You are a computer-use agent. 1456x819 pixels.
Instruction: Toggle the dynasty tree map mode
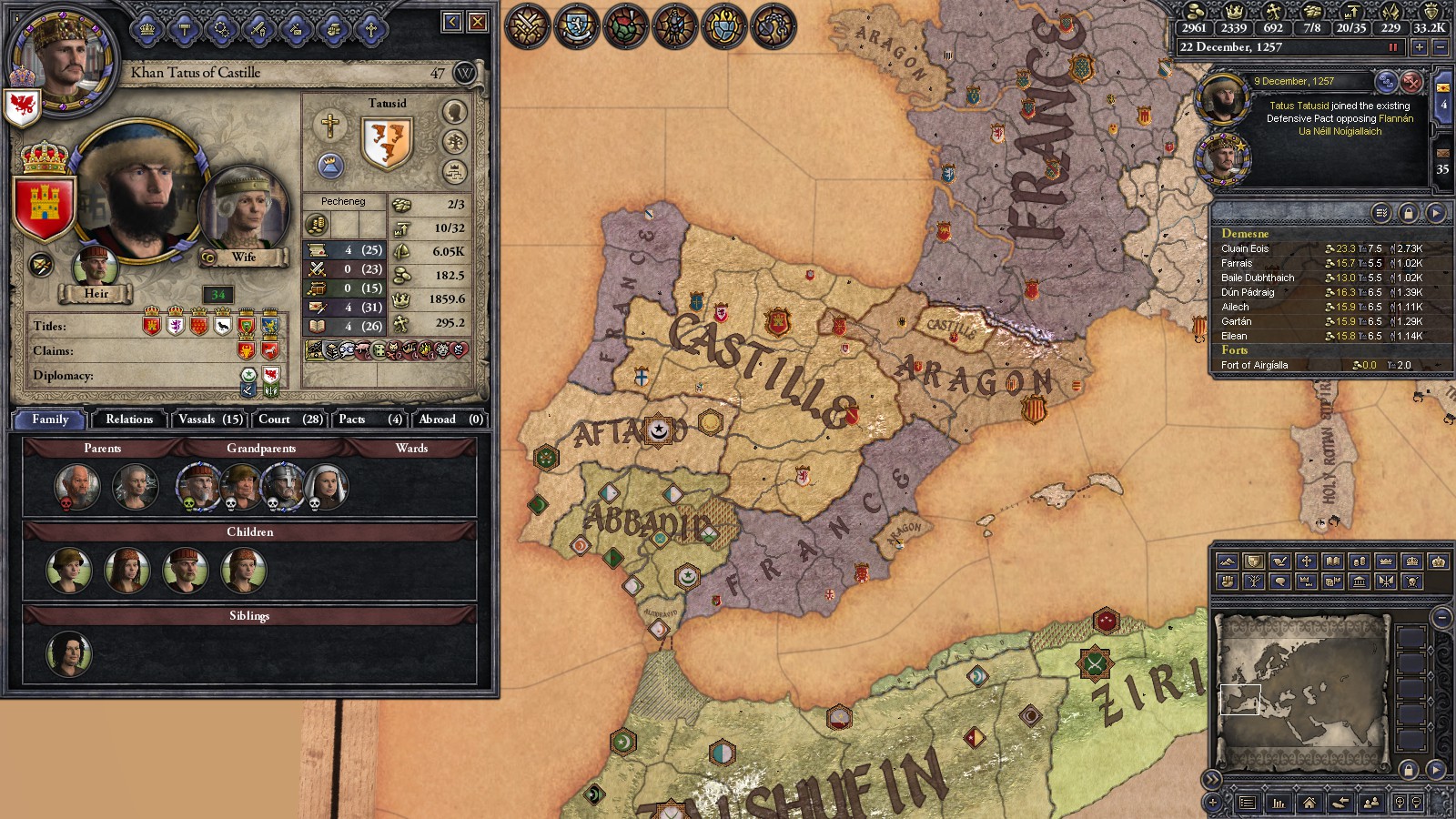click(1253, 581)
